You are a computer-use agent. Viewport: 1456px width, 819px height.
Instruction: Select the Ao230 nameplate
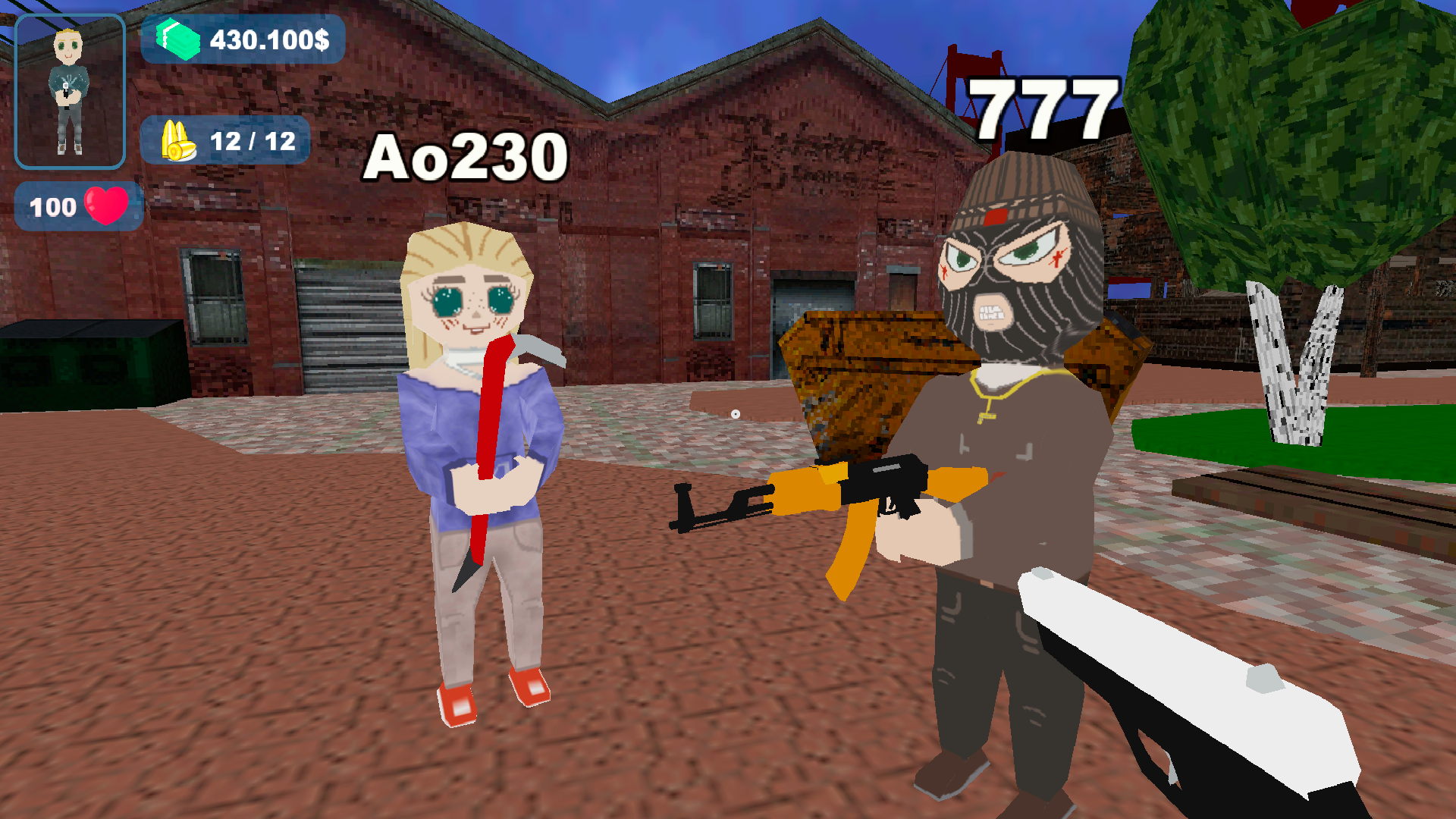point(464,155)
